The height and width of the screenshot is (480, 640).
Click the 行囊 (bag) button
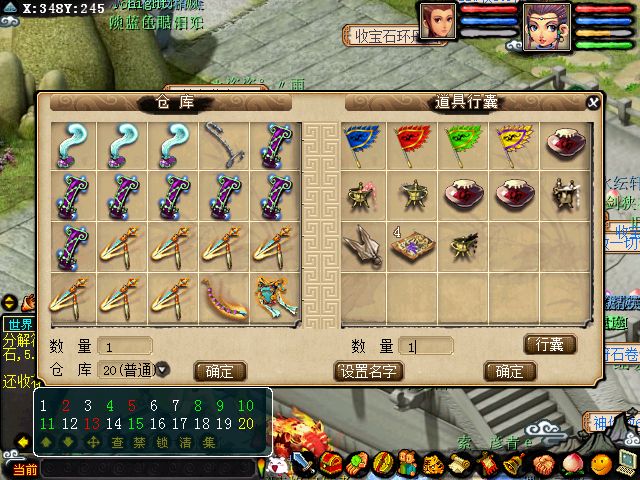pos(550,345)
